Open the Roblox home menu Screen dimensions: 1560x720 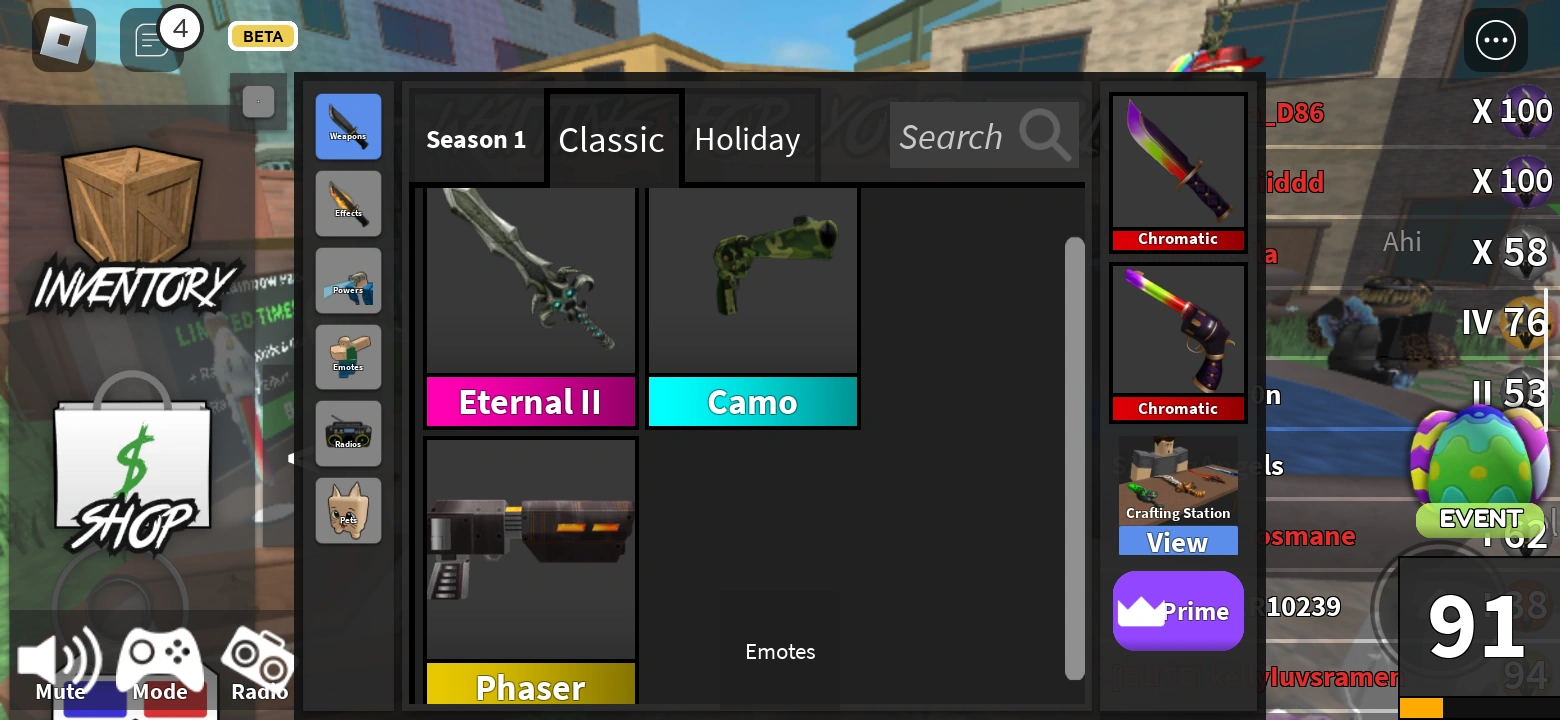tap(64, 40)
